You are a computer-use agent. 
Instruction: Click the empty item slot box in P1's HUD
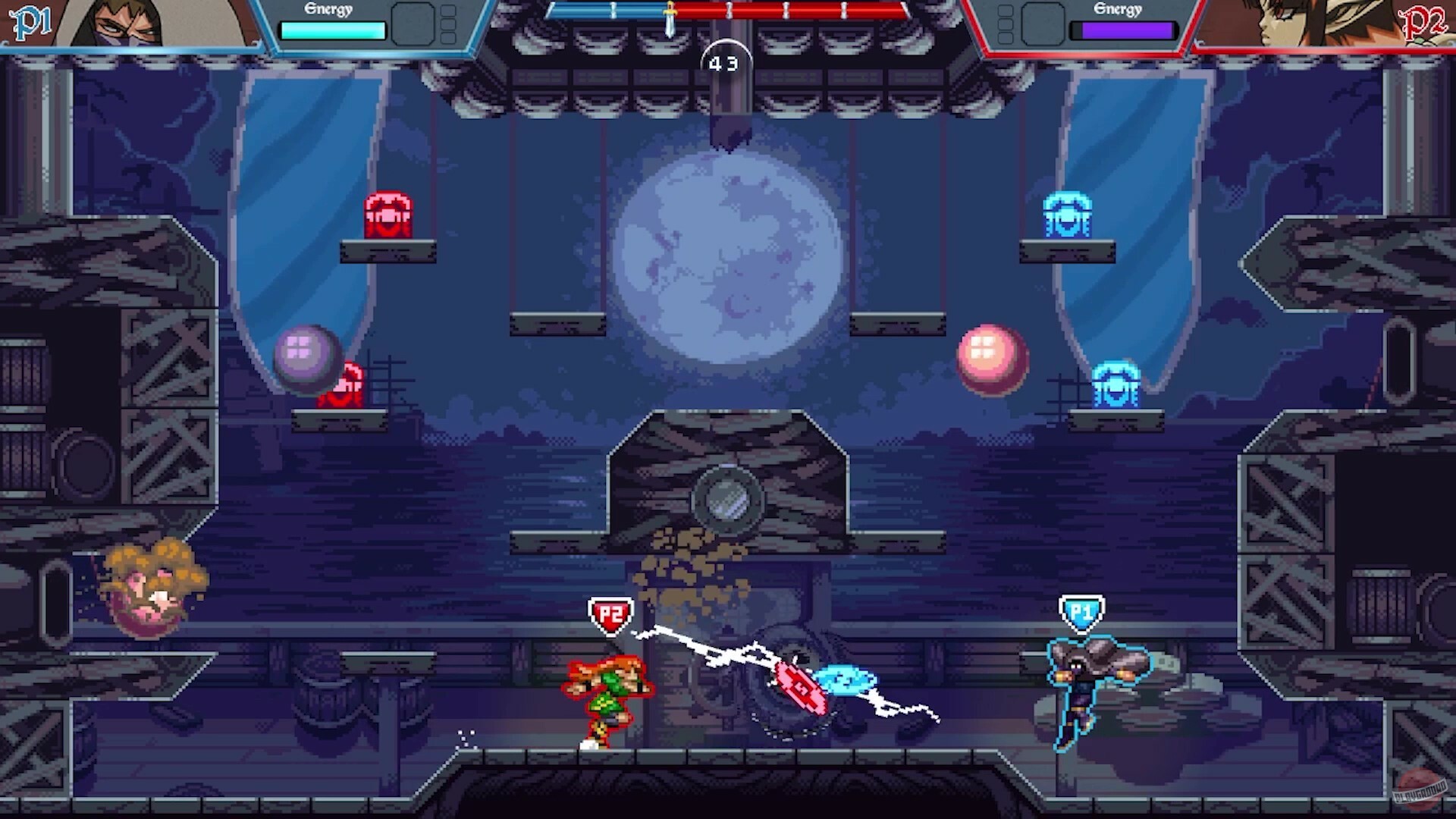pos(413,23)
